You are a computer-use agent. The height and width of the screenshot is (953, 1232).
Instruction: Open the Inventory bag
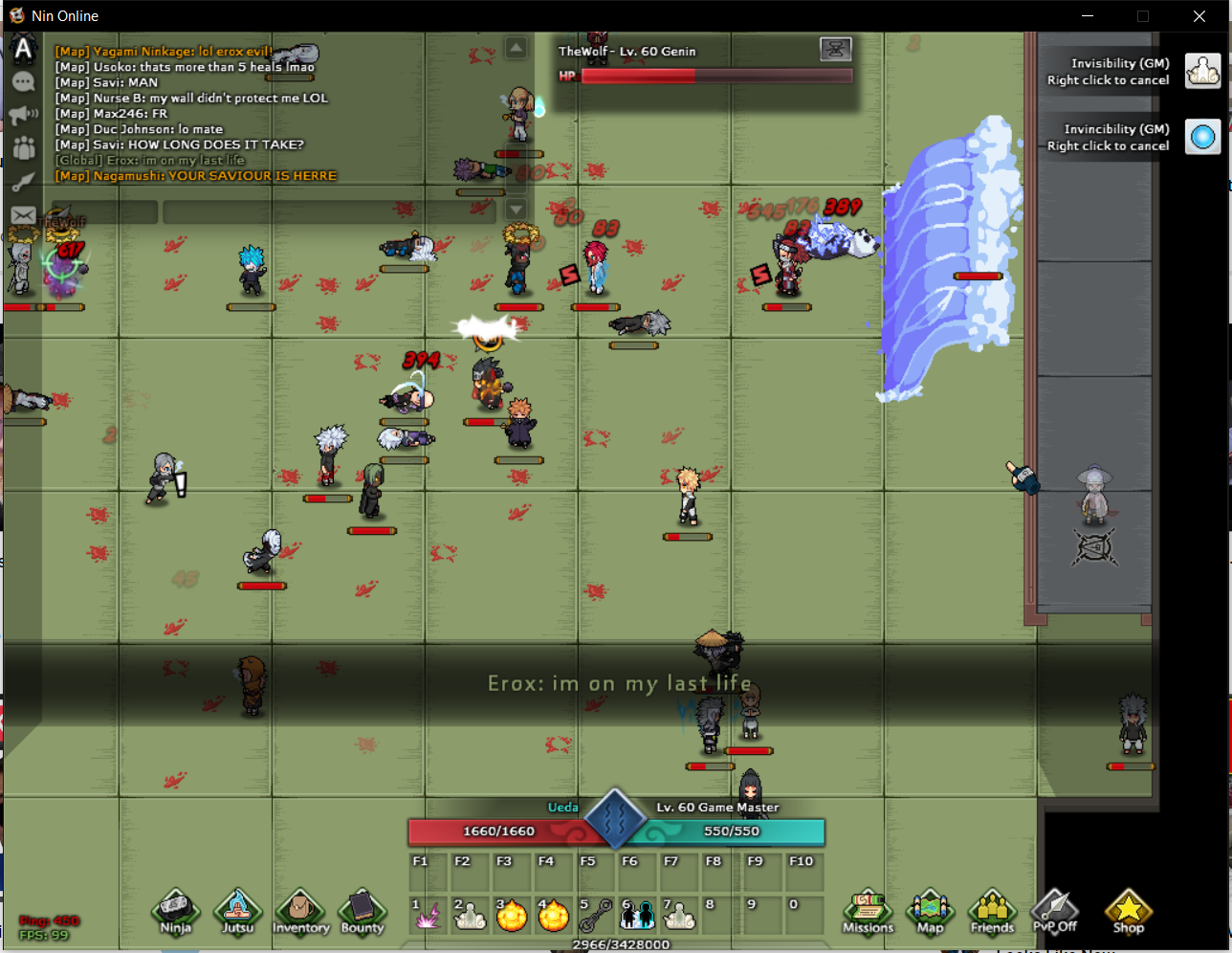pyautogui.click(x=300, y=911)
